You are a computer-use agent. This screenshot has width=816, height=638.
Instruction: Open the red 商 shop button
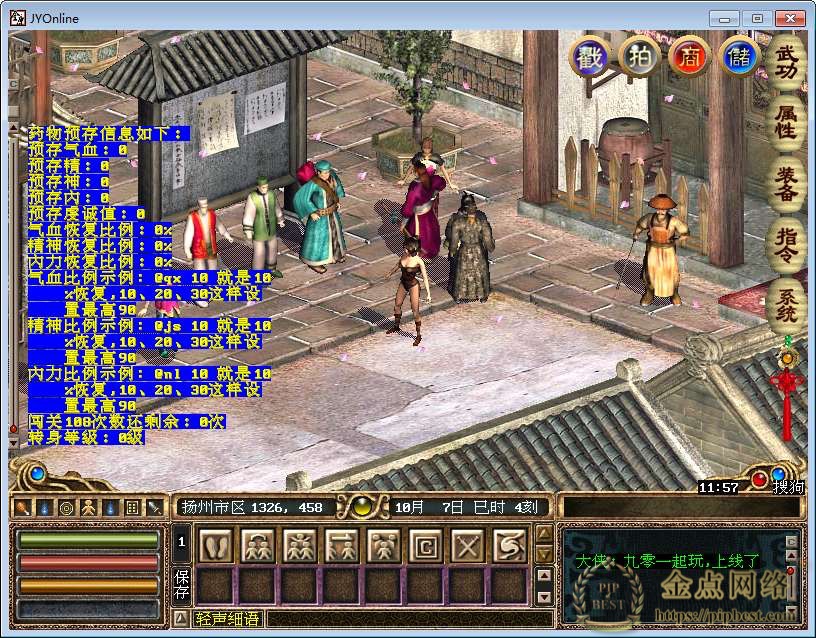[x=688, y=56]
